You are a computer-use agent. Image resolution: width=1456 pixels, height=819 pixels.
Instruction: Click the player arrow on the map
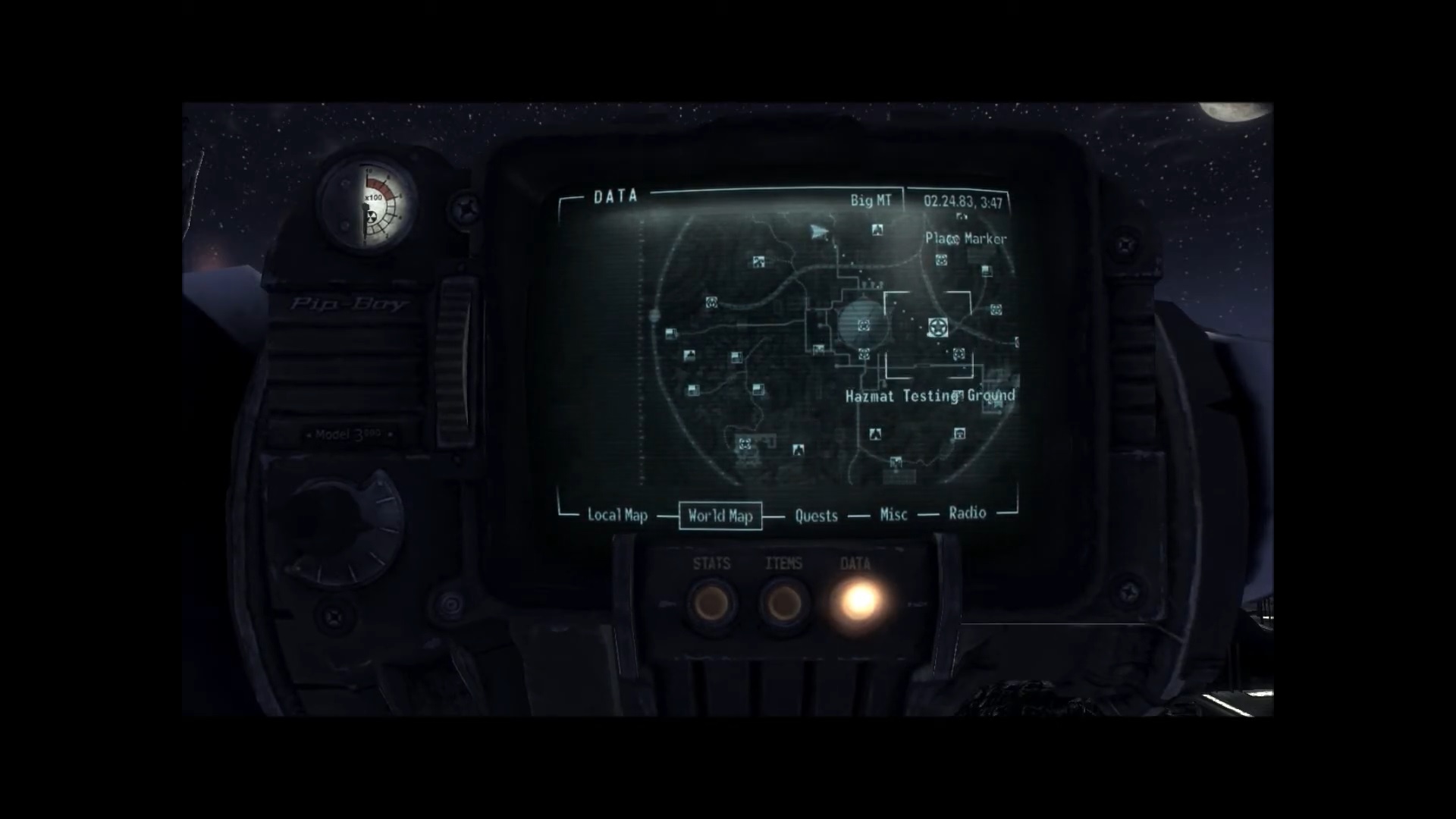(x=817, y=231)
